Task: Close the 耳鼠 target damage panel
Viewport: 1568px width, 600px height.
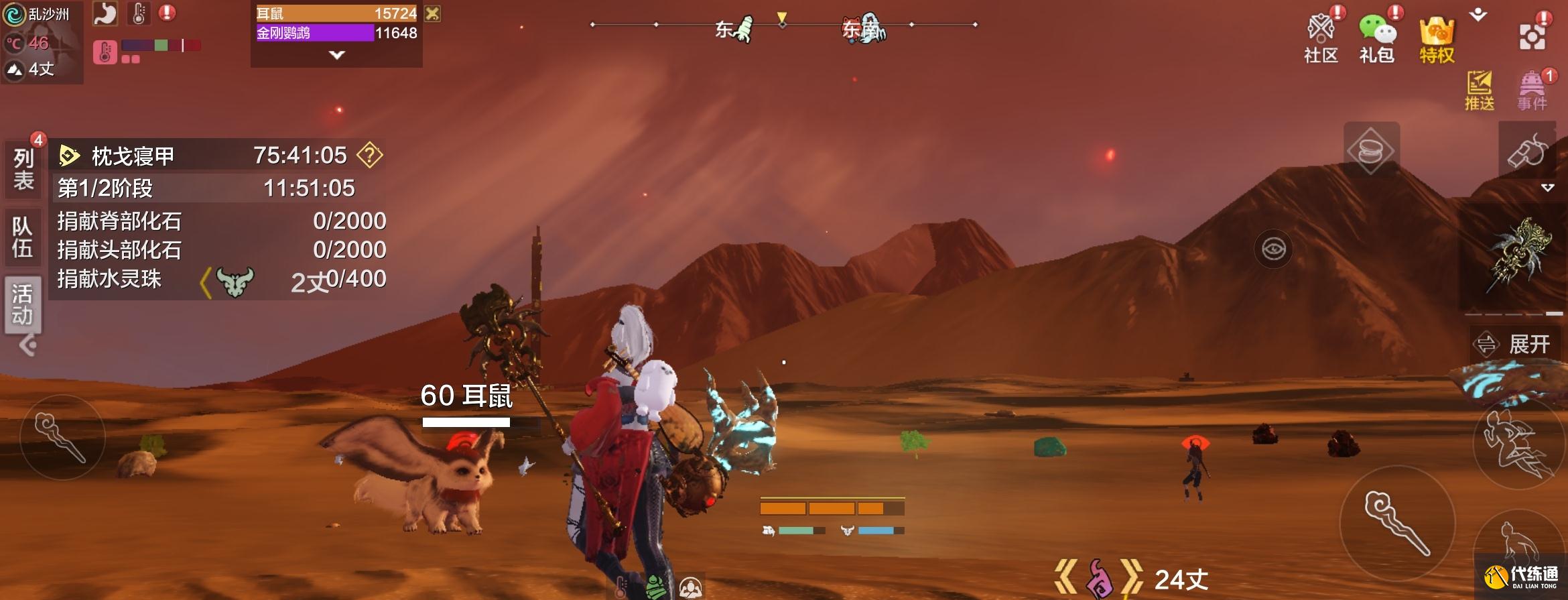Action: click(x=433, y=13)
